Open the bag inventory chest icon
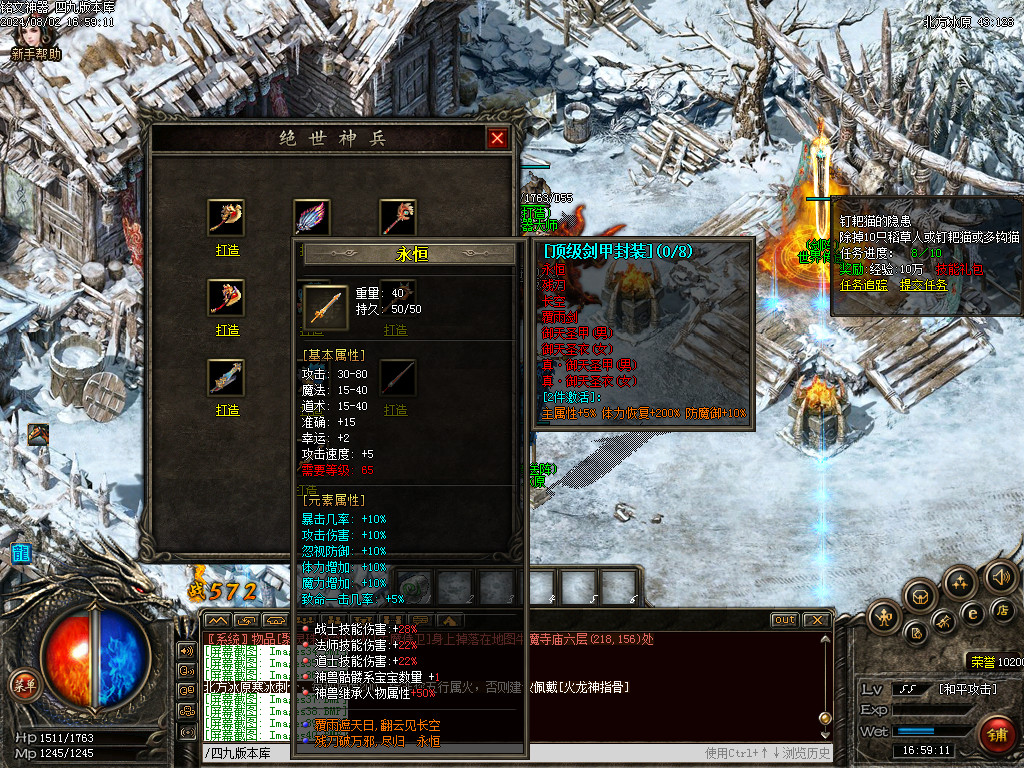 click(x=921, y=597)
